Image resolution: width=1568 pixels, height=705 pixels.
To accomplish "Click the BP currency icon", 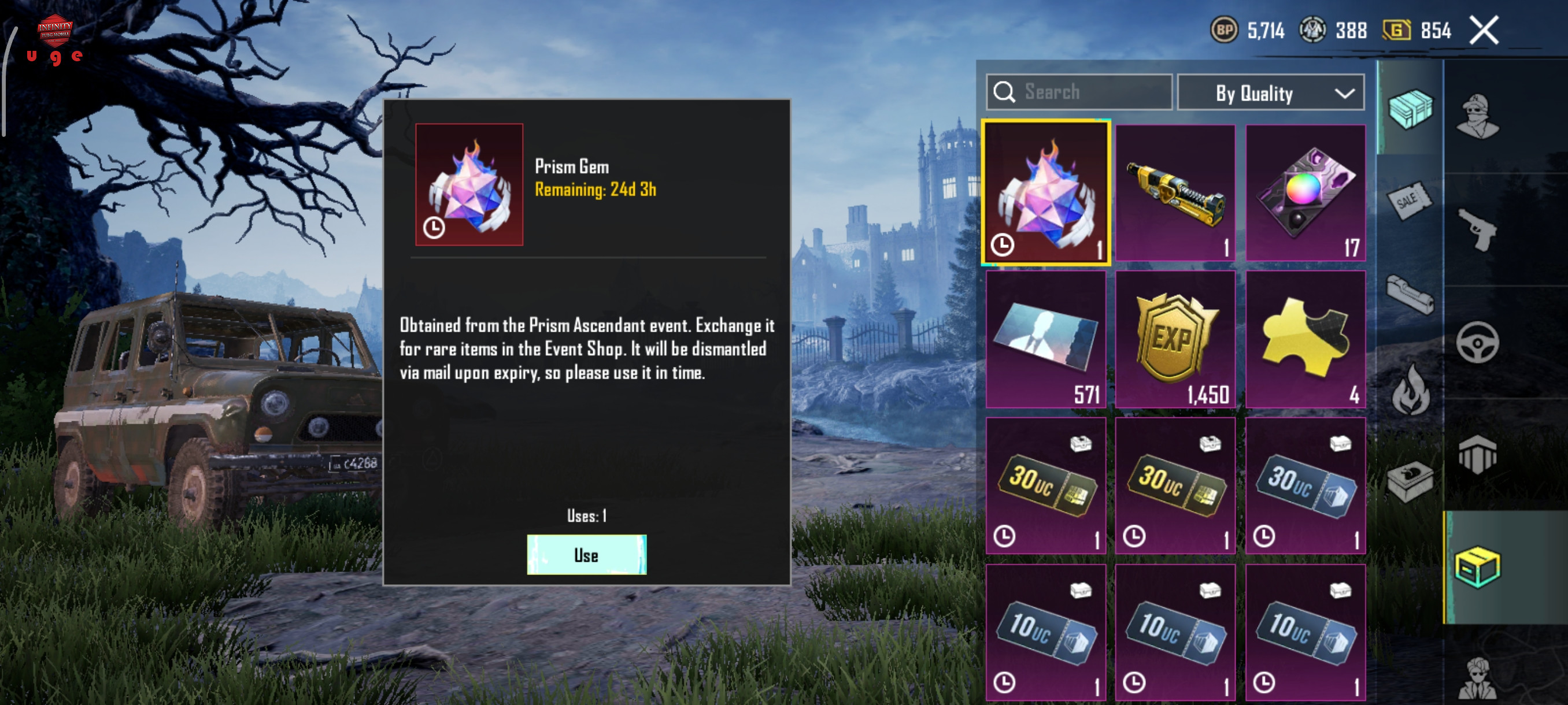I will (x=1223, y=30).
